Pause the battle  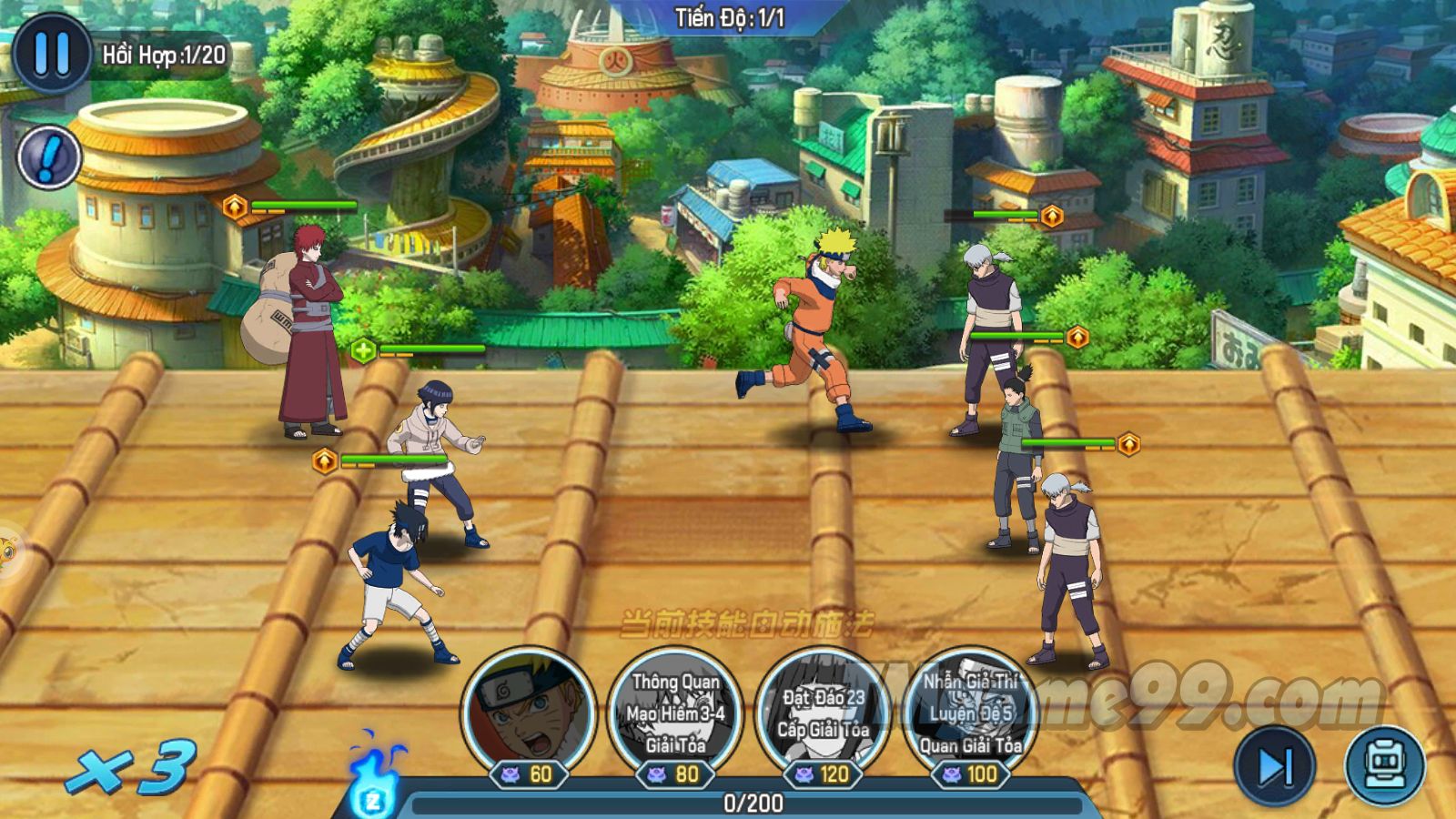[51, 55]
